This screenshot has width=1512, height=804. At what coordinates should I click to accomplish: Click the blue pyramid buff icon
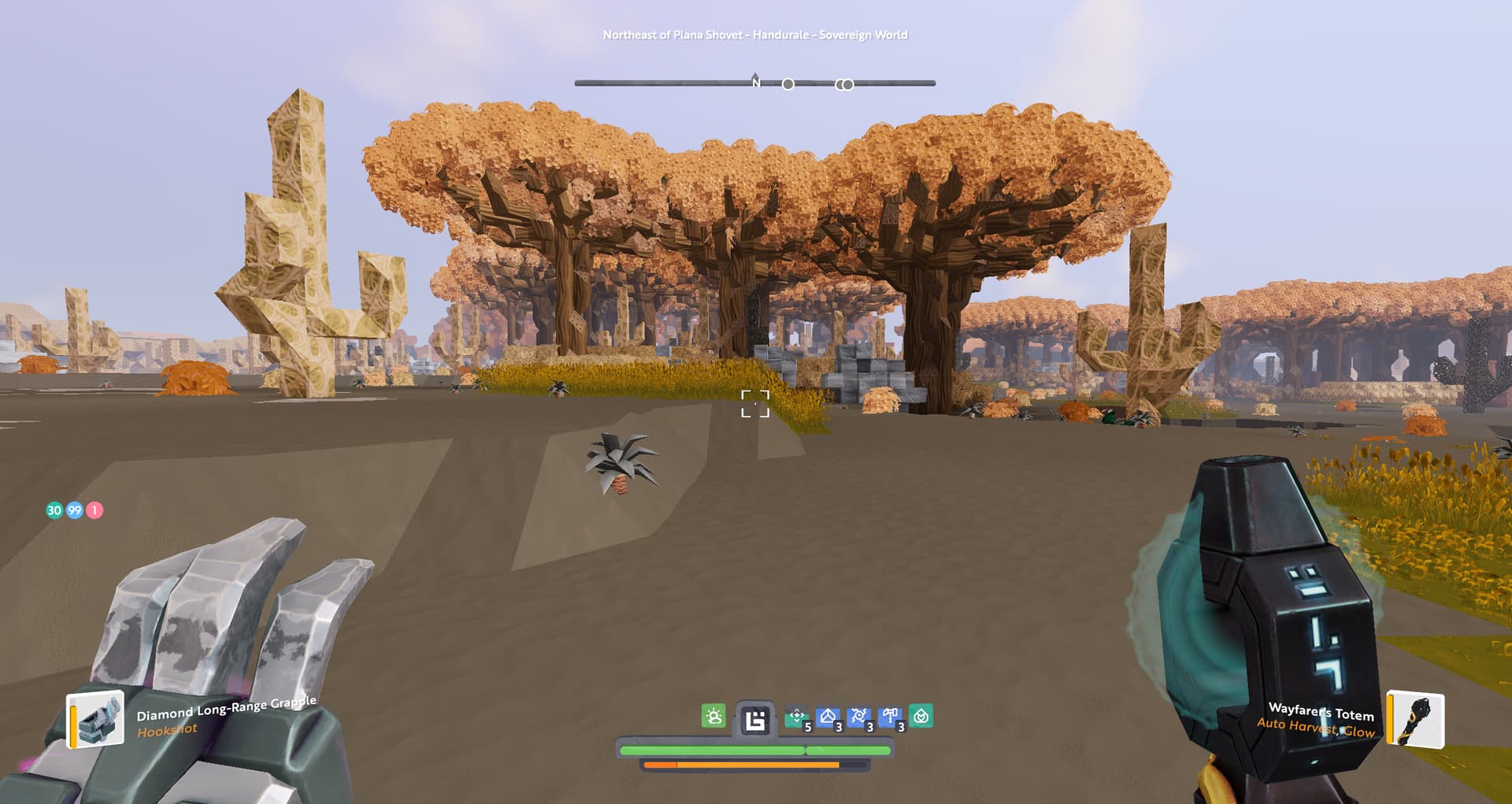pyautogui.click(x=828, y=717)
